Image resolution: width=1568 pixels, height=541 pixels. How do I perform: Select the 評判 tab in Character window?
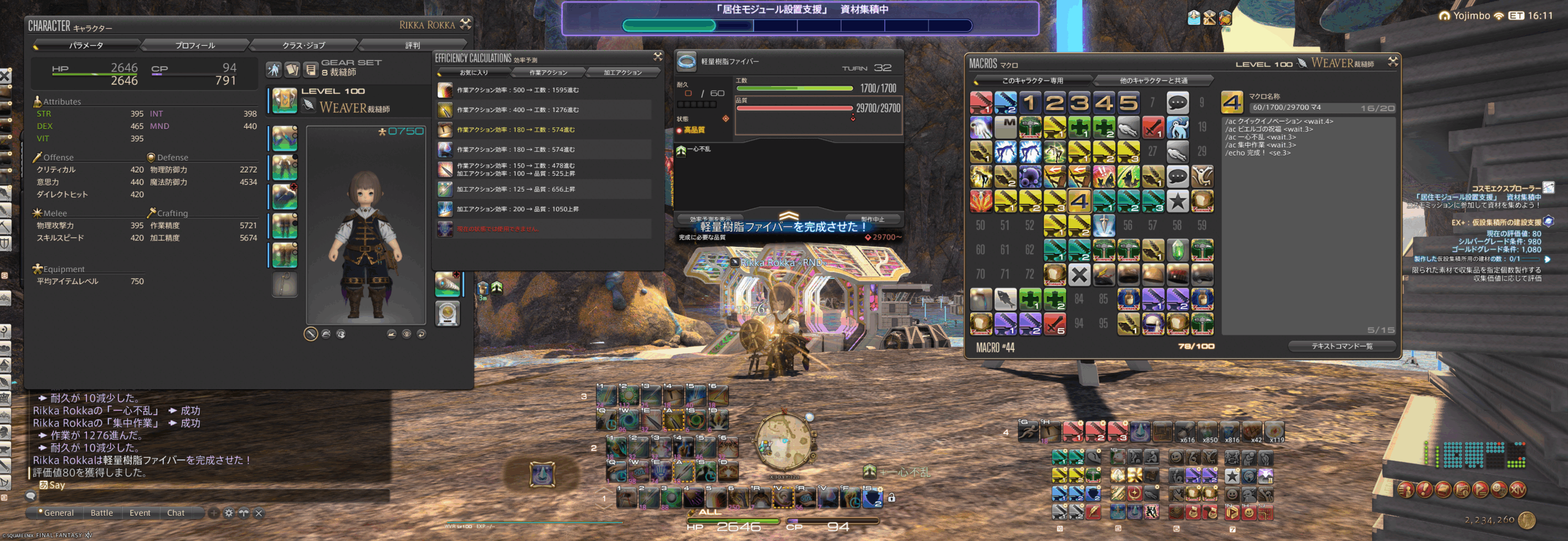click(x=412, y=45)
